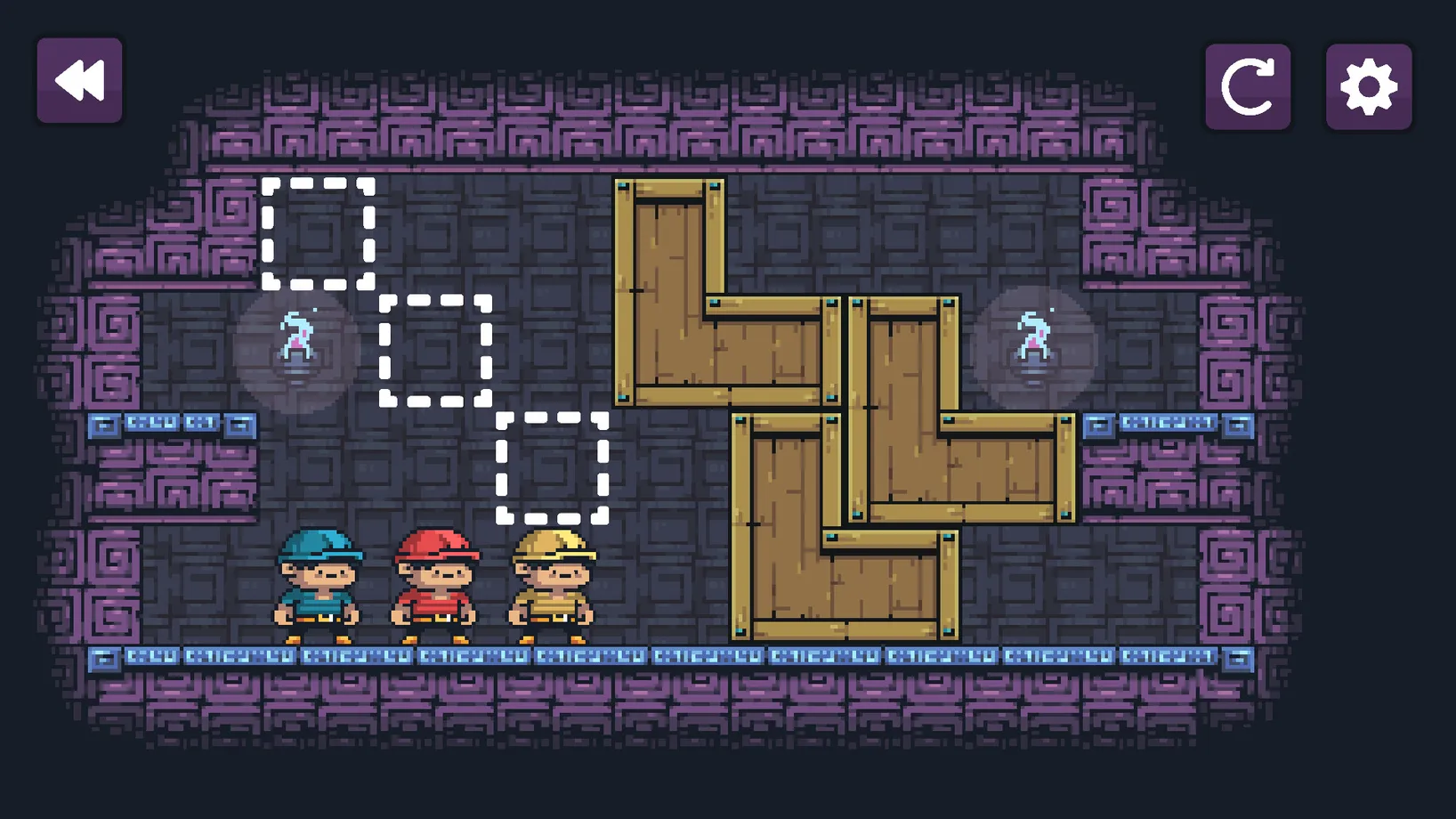The image size is (1456, 819).
Task: Restart the level with the circular arrow
Action: coord(1247,86)
